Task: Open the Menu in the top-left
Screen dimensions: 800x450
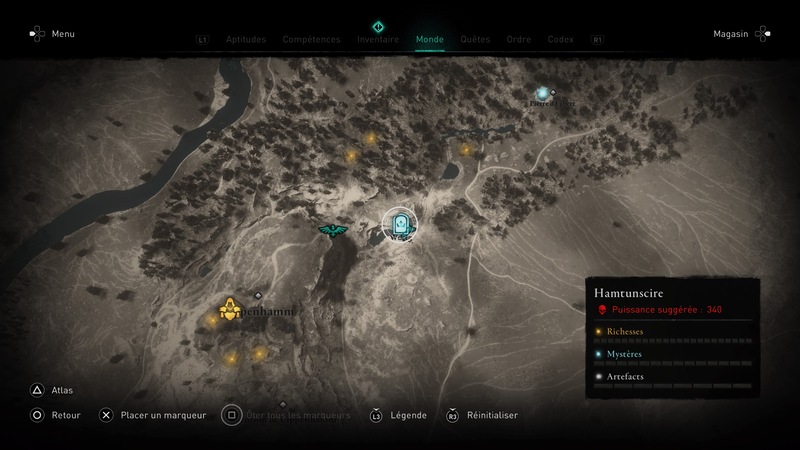Action: (62, 34)
